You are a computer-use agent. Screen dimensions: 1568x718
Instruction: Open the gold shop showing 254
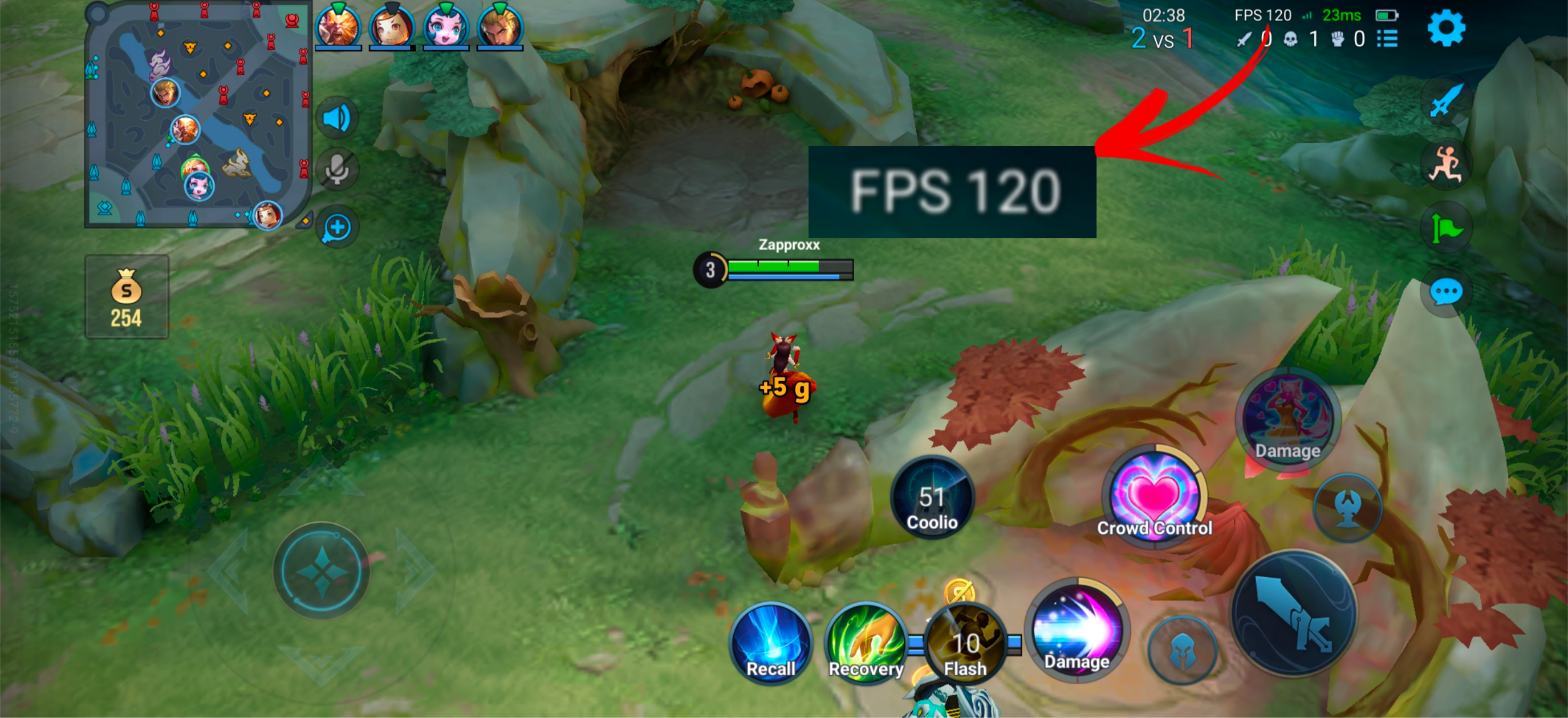tap(127, 297)
